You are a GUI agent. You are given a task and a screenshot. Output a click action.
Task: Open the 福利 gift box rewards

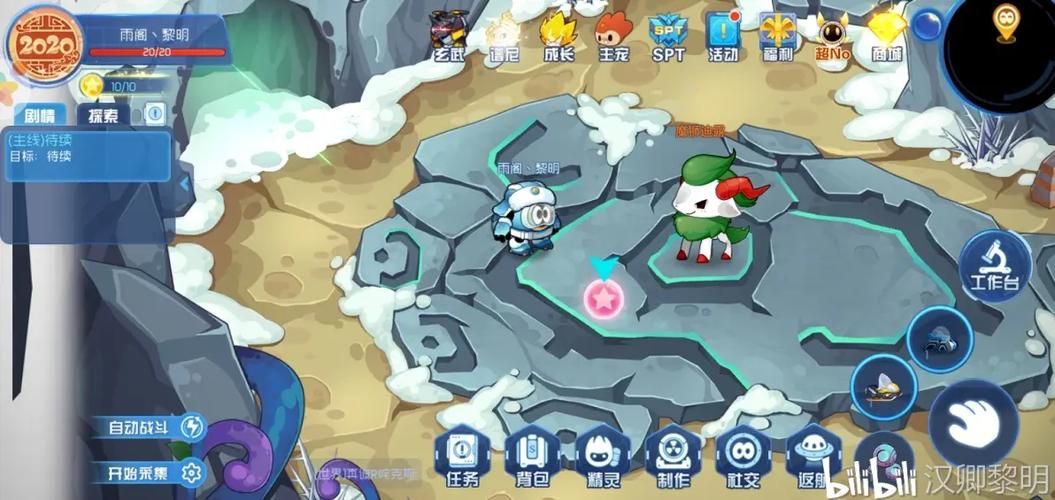(776, 33)
